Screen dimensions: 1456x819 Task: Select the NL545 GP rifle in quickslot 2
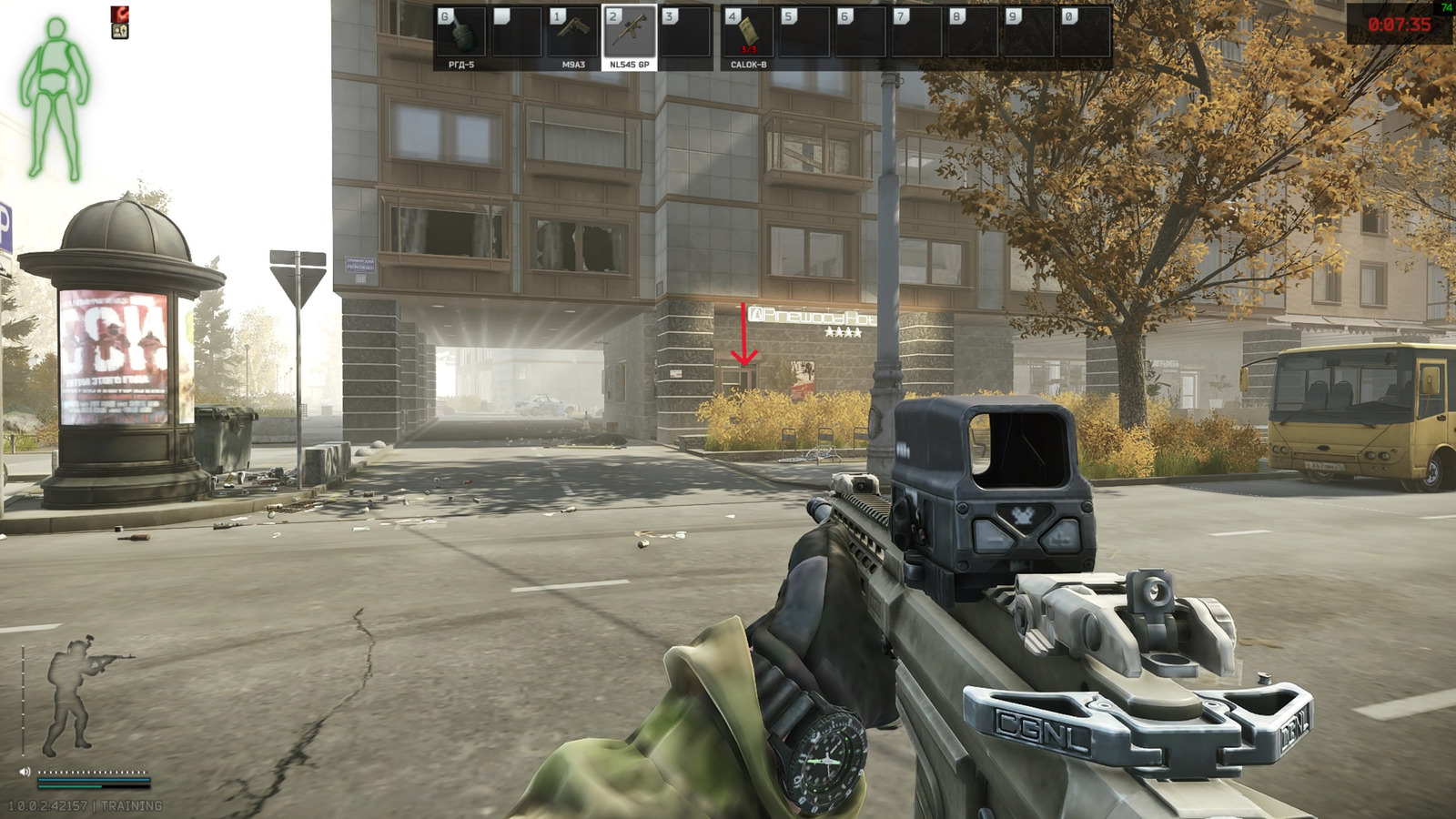[x=628, y=32]
